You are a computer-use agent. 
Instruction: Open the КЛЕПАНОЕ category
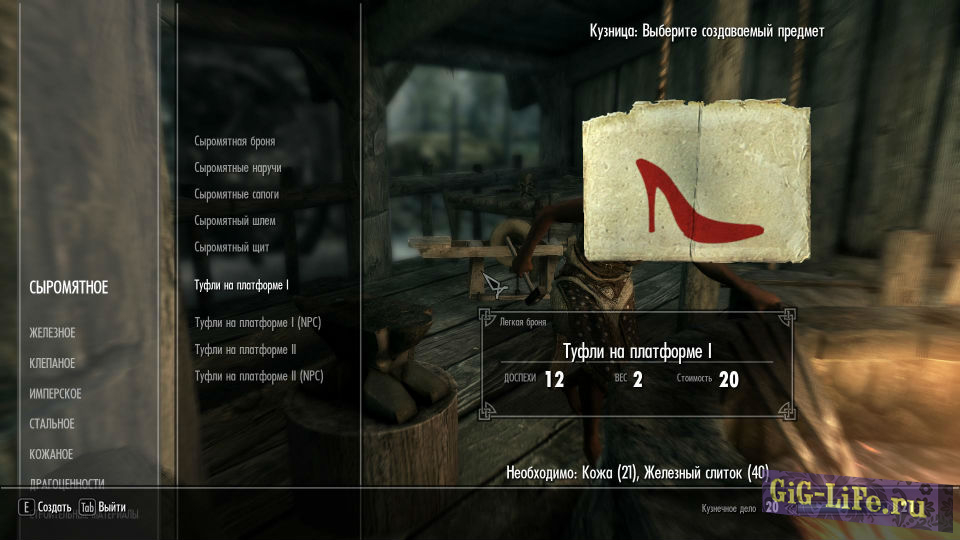53,363
